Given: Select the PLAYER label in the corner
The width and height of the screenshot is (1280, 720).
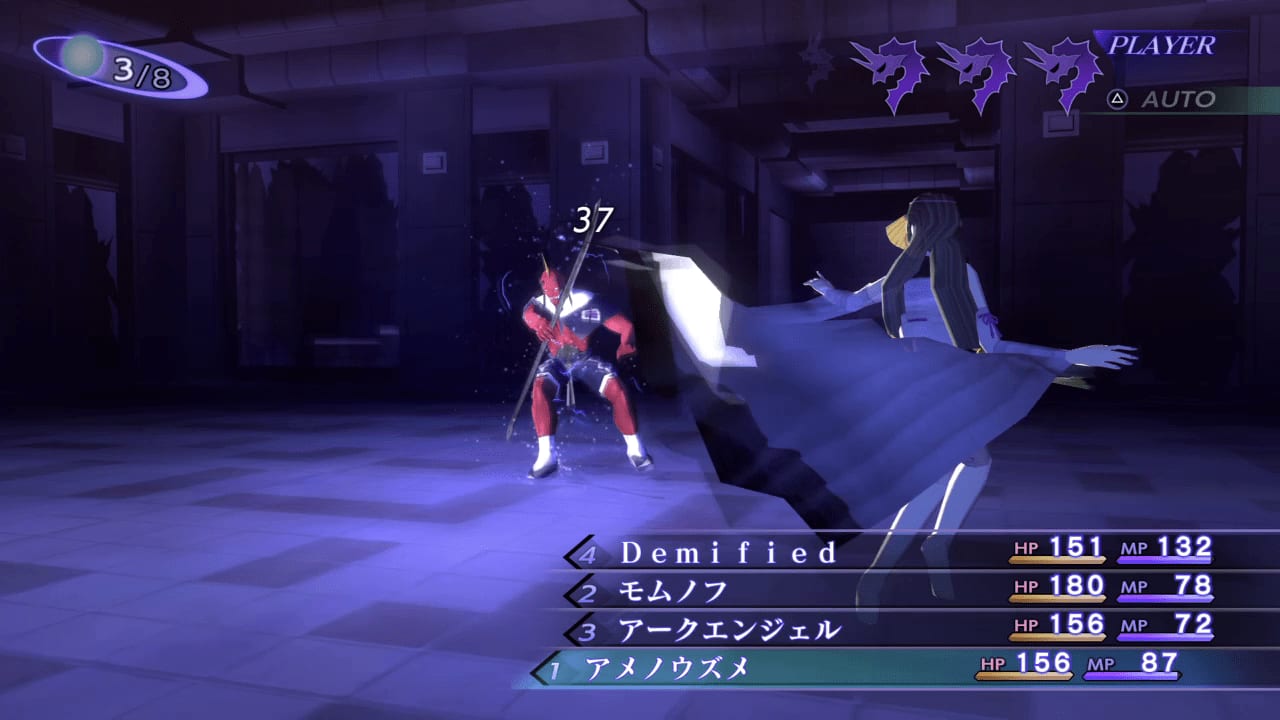Looking at the screenshot, I should 1164,45.
